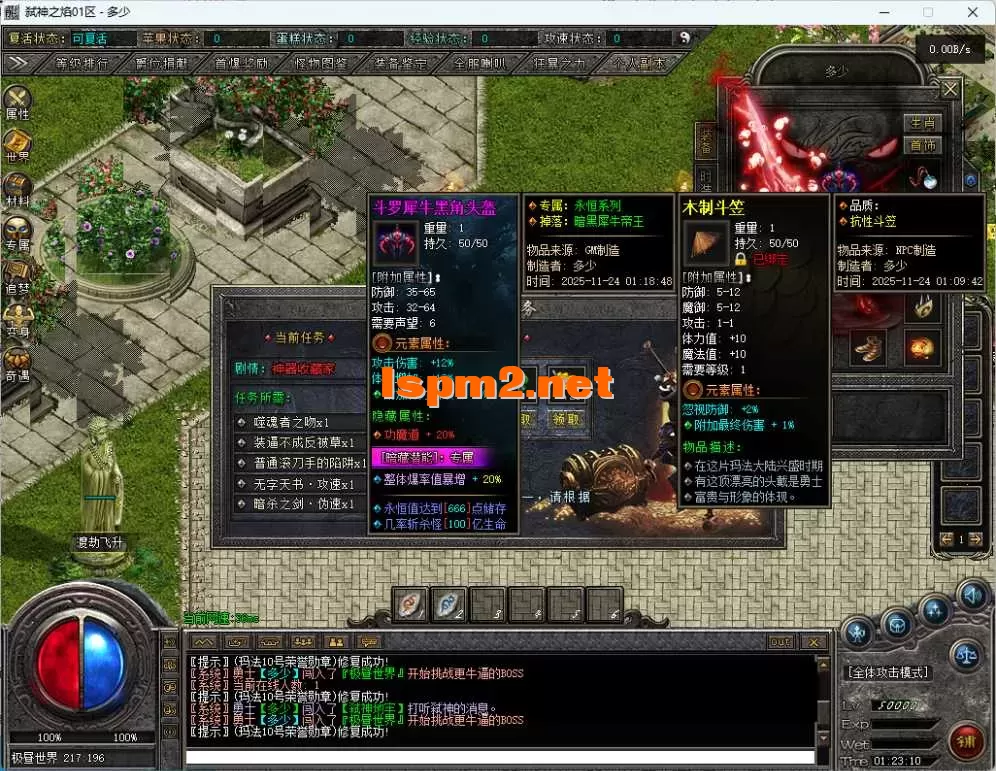Open the 等级排行 ranking menu
Screen dimensions: 996x771
[82, 63]
